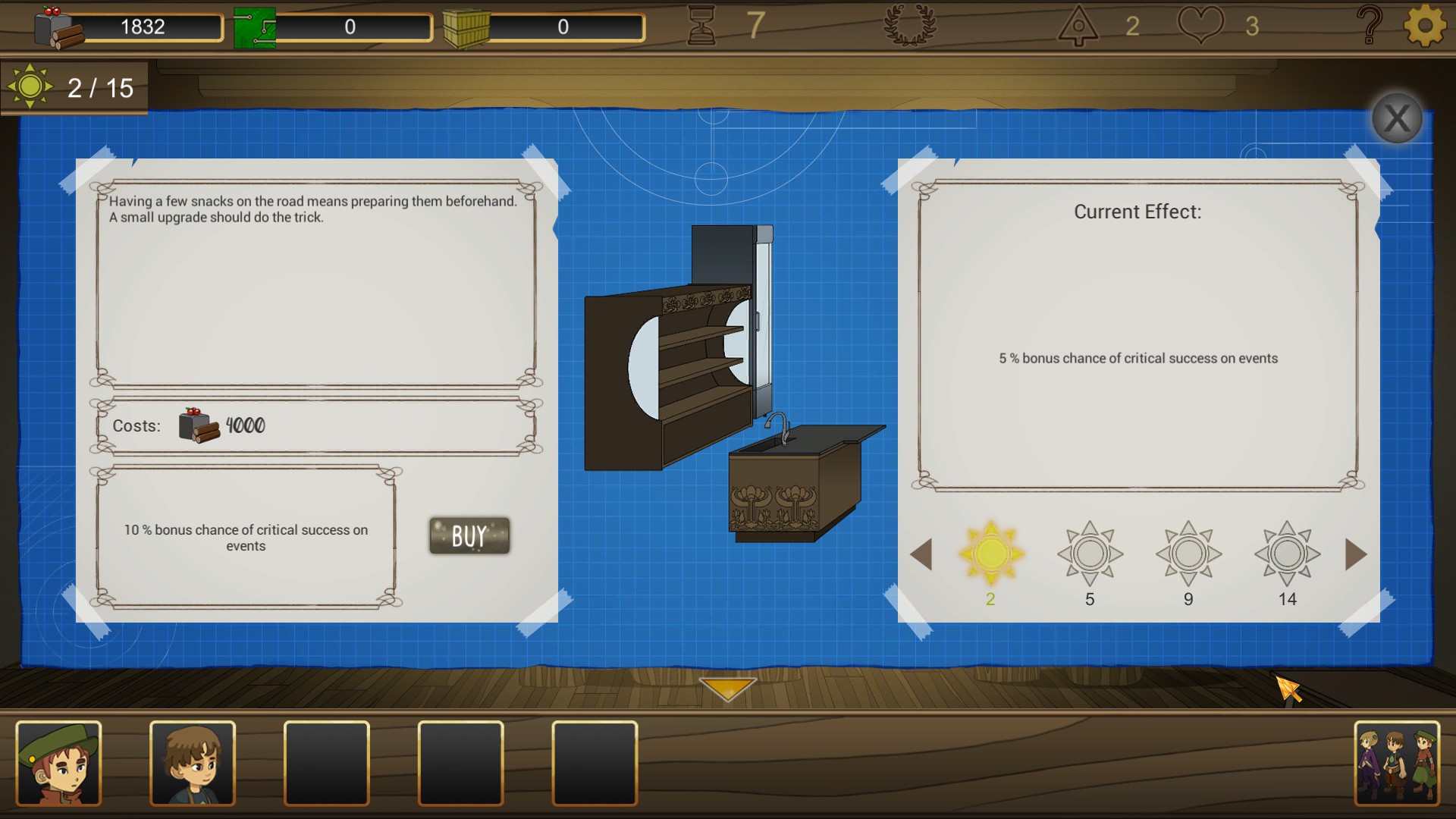
Task: Expand the downward arrow below the blueprint
Action: 727,689
